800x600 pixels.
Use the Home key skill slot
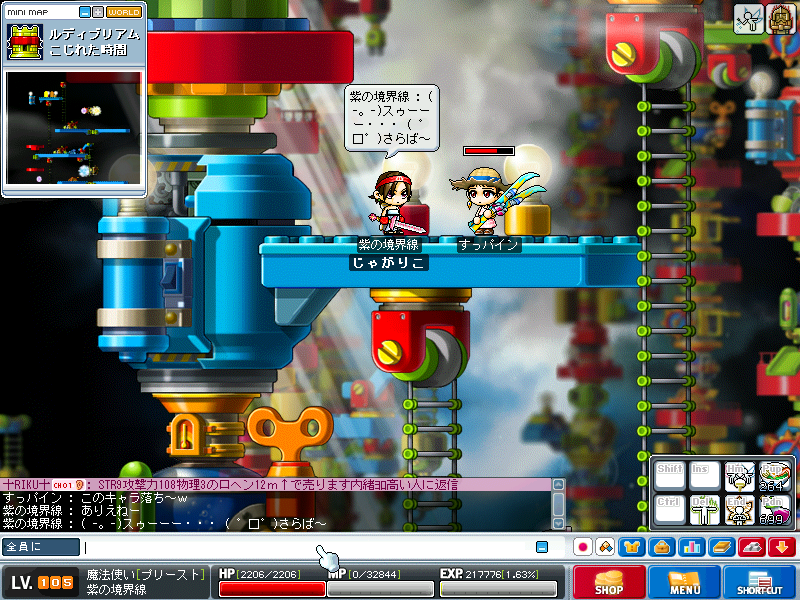pos(739,477)
